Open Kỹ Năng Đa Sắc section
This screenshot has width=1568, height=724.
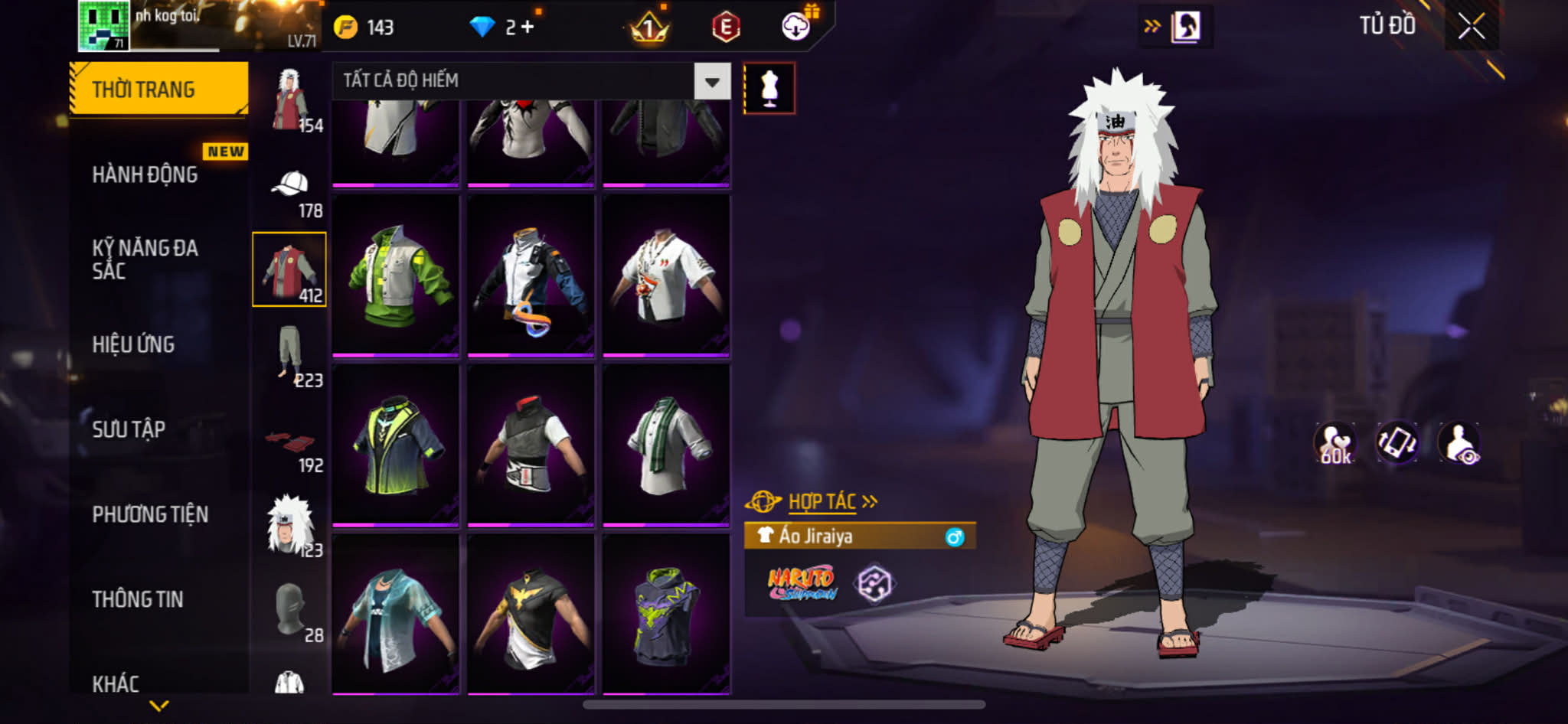click(x=145, y=259)
